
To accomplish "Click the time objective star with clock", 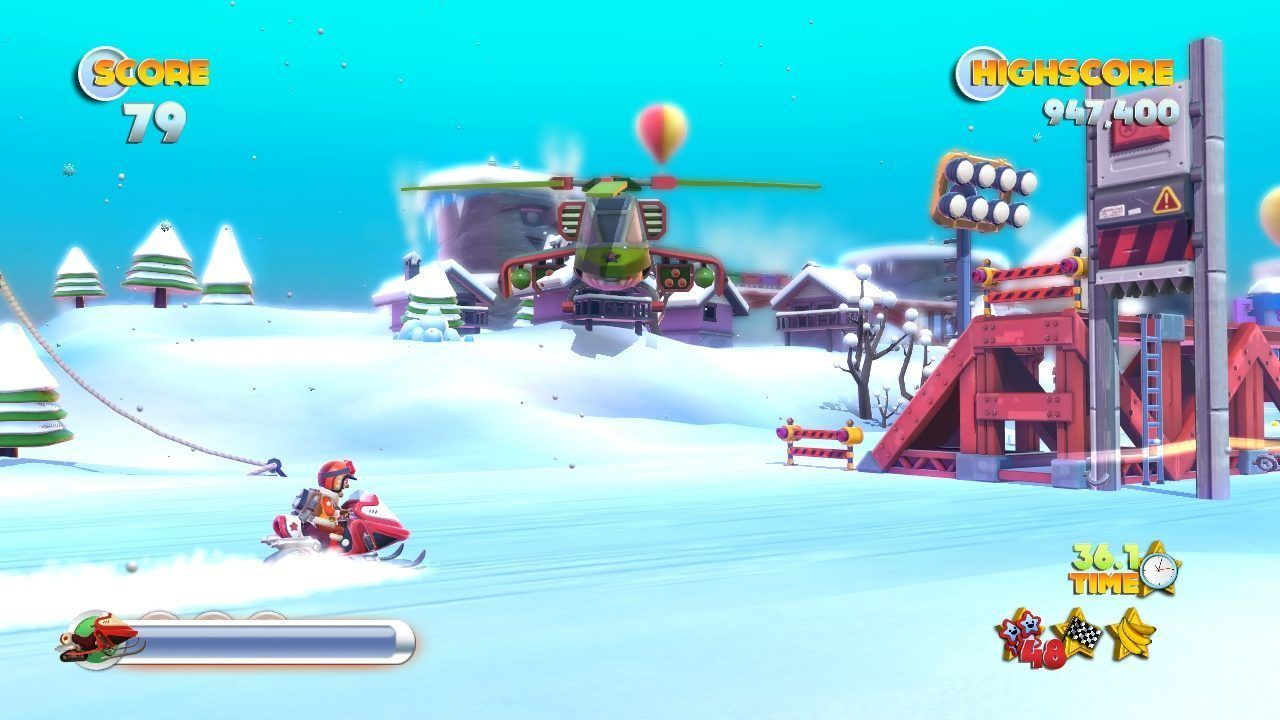I will 1158,568.
